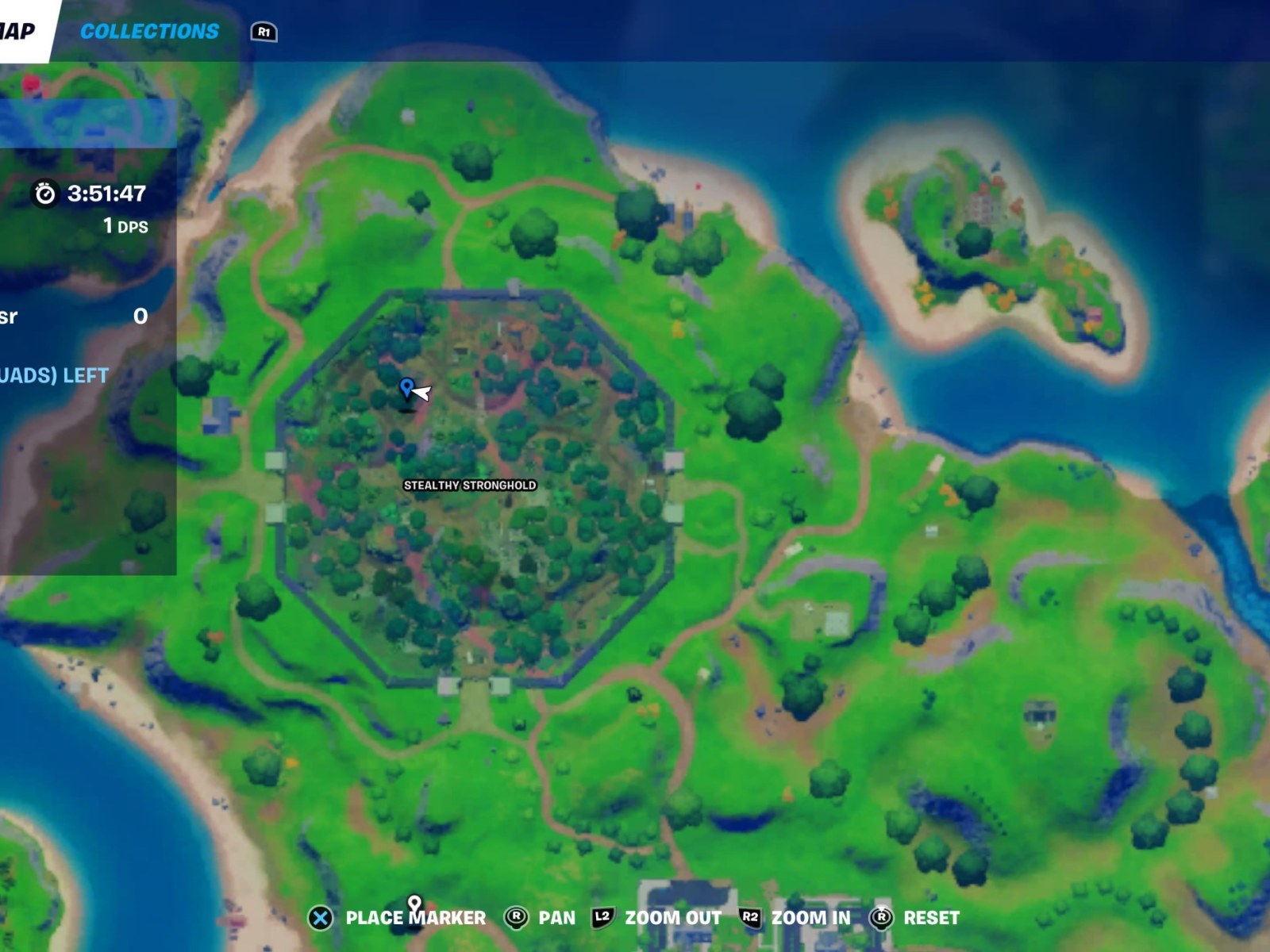The image size is (1270, 952).
Task: Click the R stick icon next to RESET
Action: point(879,916)
